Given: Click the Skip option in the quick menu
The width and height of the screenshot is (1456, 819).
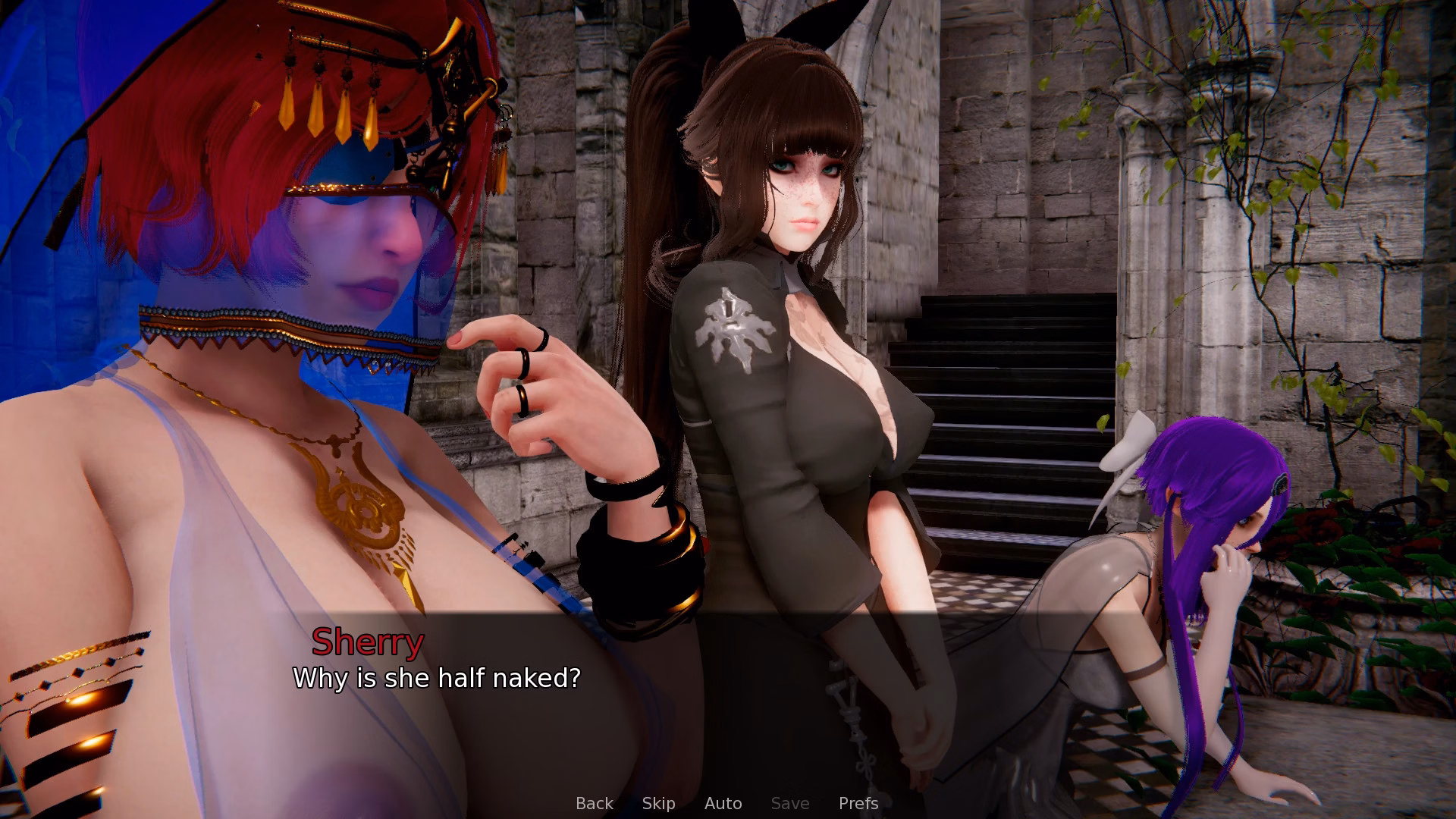Looking at the screenshot, I should [658, 803].
